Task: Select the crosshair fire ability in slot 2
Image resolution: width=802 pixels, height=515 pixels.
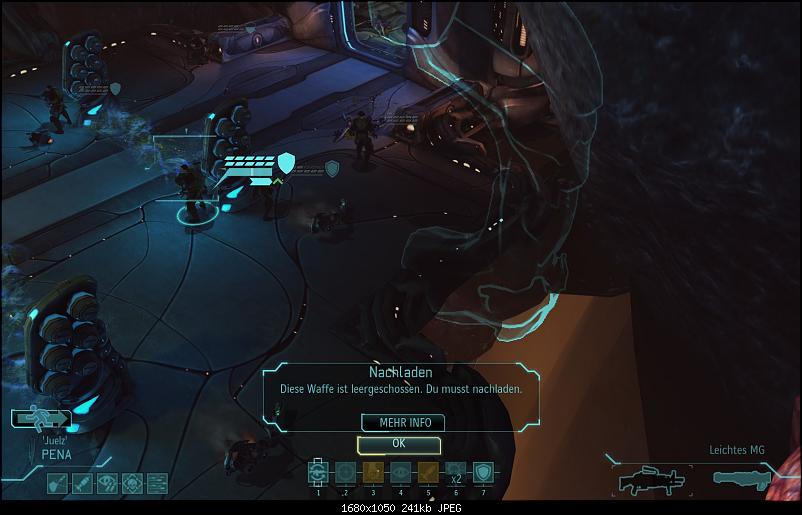Action: click(346, 473)
